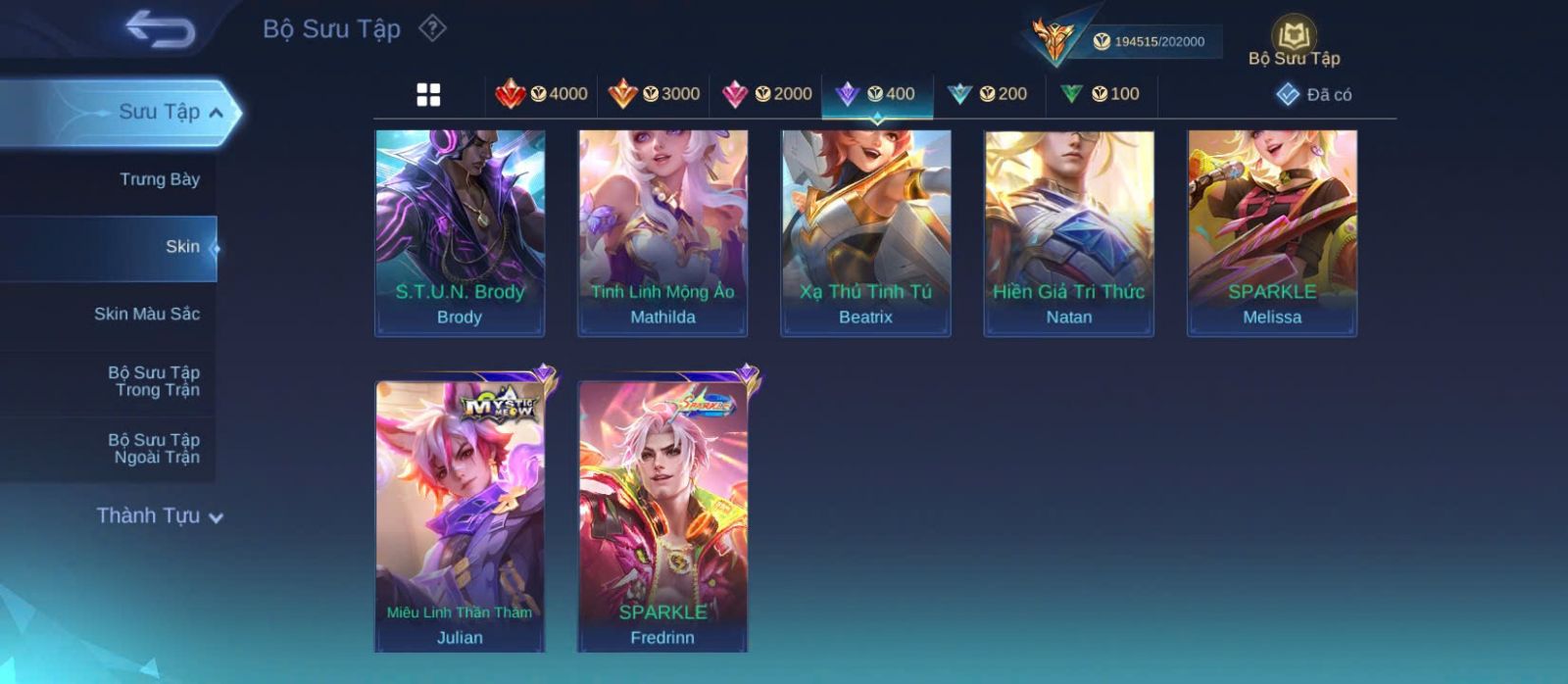Go back using the arrow button

tap(161, 29)
